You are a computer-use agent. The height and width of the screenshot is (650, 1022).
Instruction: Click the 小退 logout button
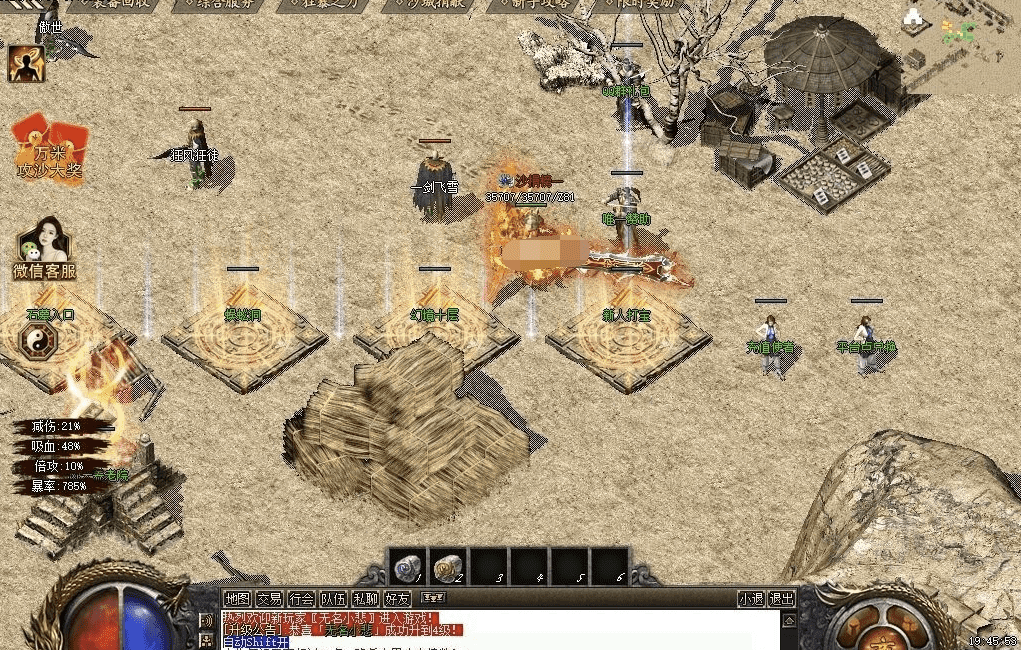click(x=751, y=599)
